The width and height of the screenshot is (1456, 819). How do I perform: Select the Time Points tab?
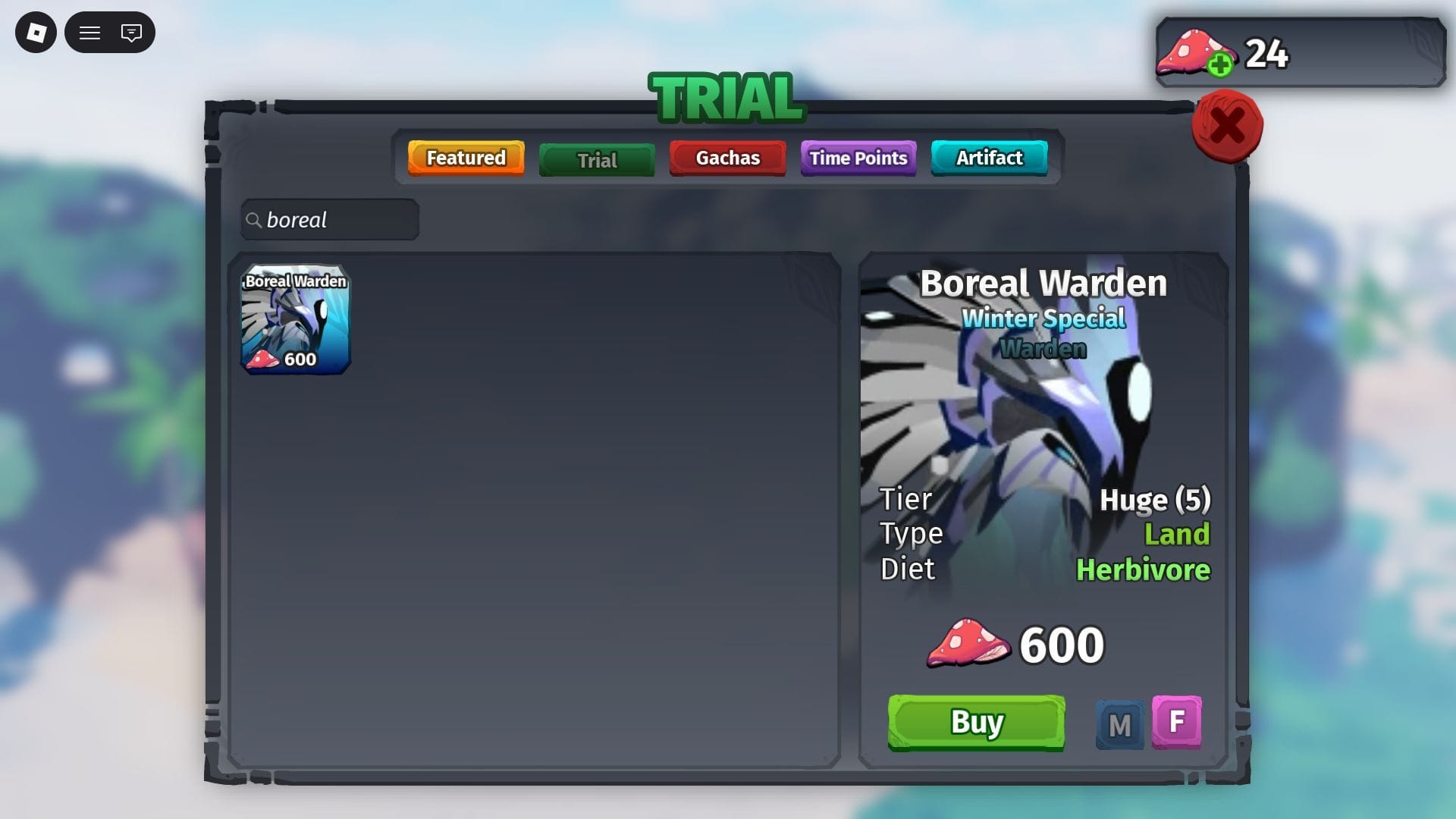(858, 158)
